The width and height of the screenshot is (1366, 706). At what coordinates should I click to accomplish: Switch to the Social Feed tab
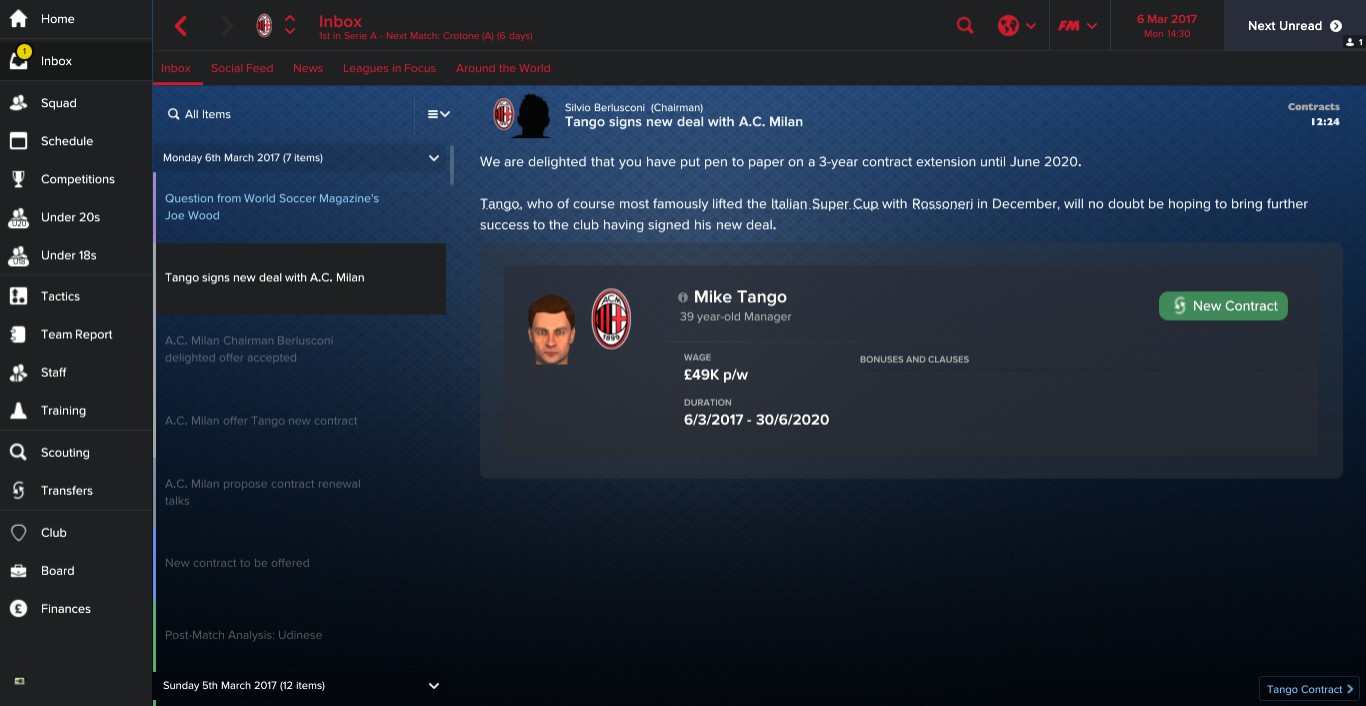coord(242,68)
